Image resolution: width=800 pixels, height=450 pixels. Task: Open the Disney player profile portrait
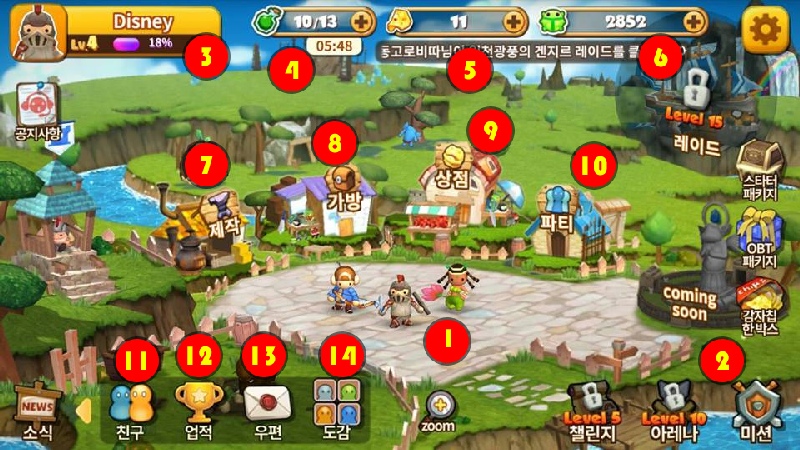coord(33,33)
